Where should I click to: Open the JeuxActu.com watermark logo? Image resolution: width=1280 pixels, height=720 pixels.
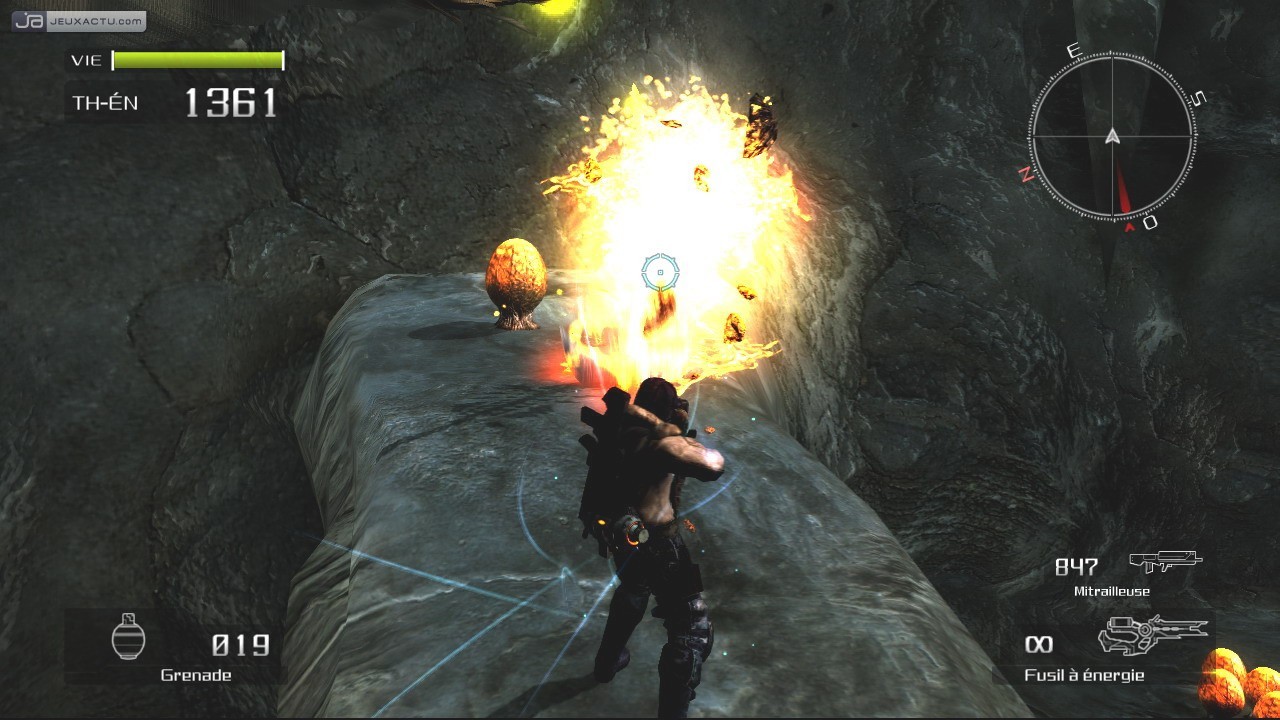79,21
